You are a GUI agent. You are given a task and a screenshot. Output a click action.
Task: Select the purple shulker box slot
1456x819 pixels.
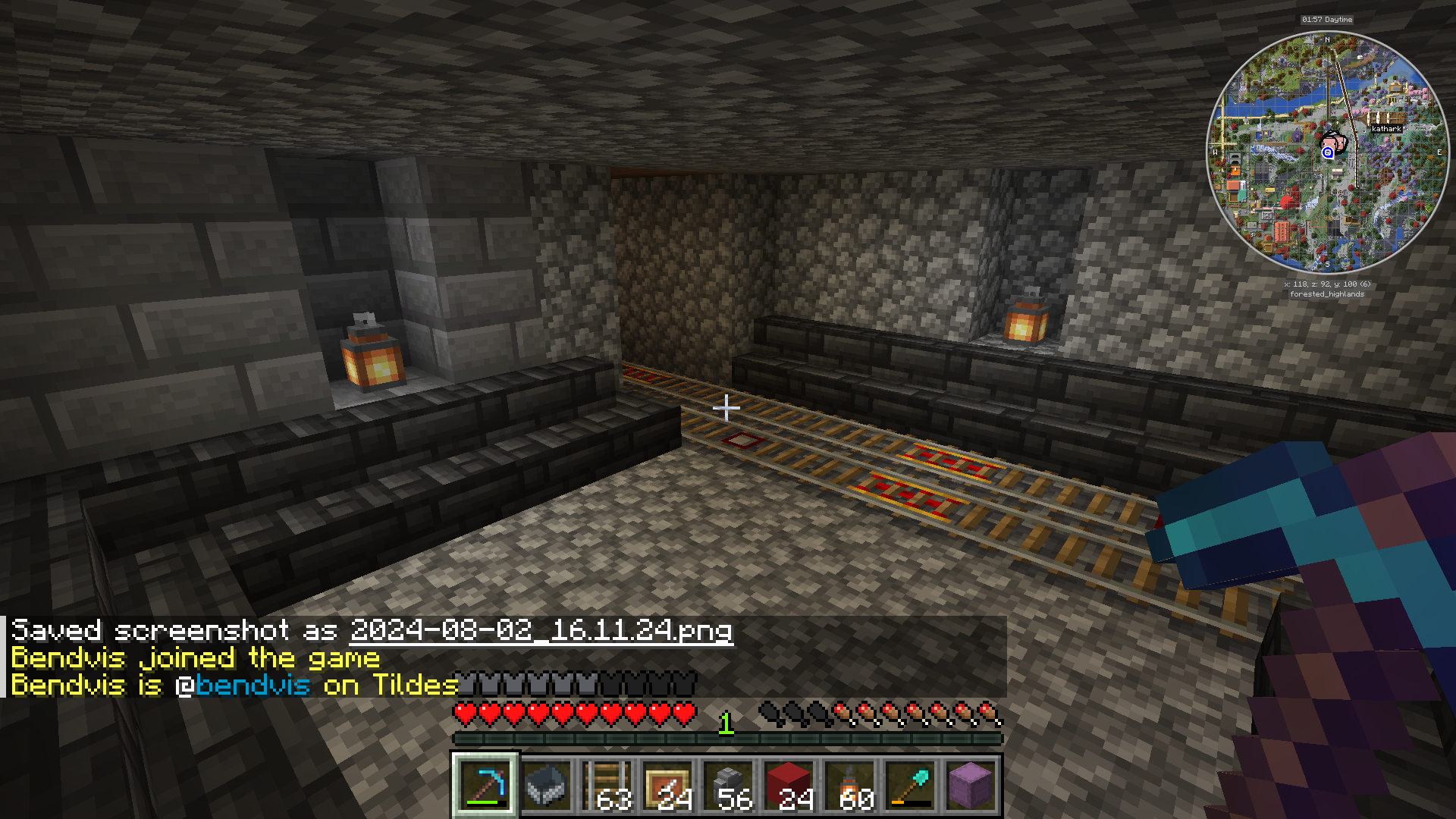click(971, 785)
